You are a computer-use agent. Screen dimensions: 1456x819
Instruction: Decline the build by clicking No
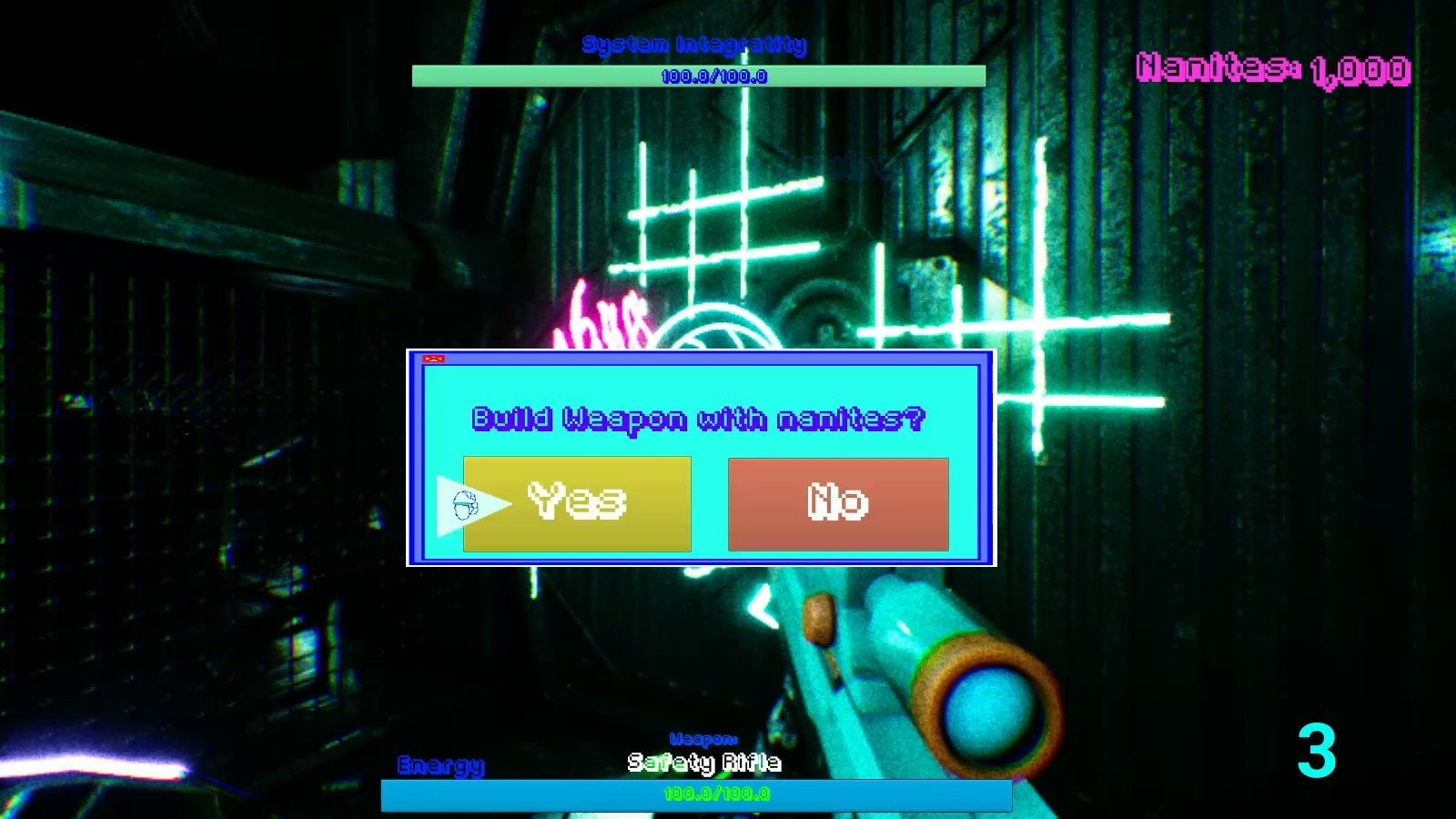837,503
